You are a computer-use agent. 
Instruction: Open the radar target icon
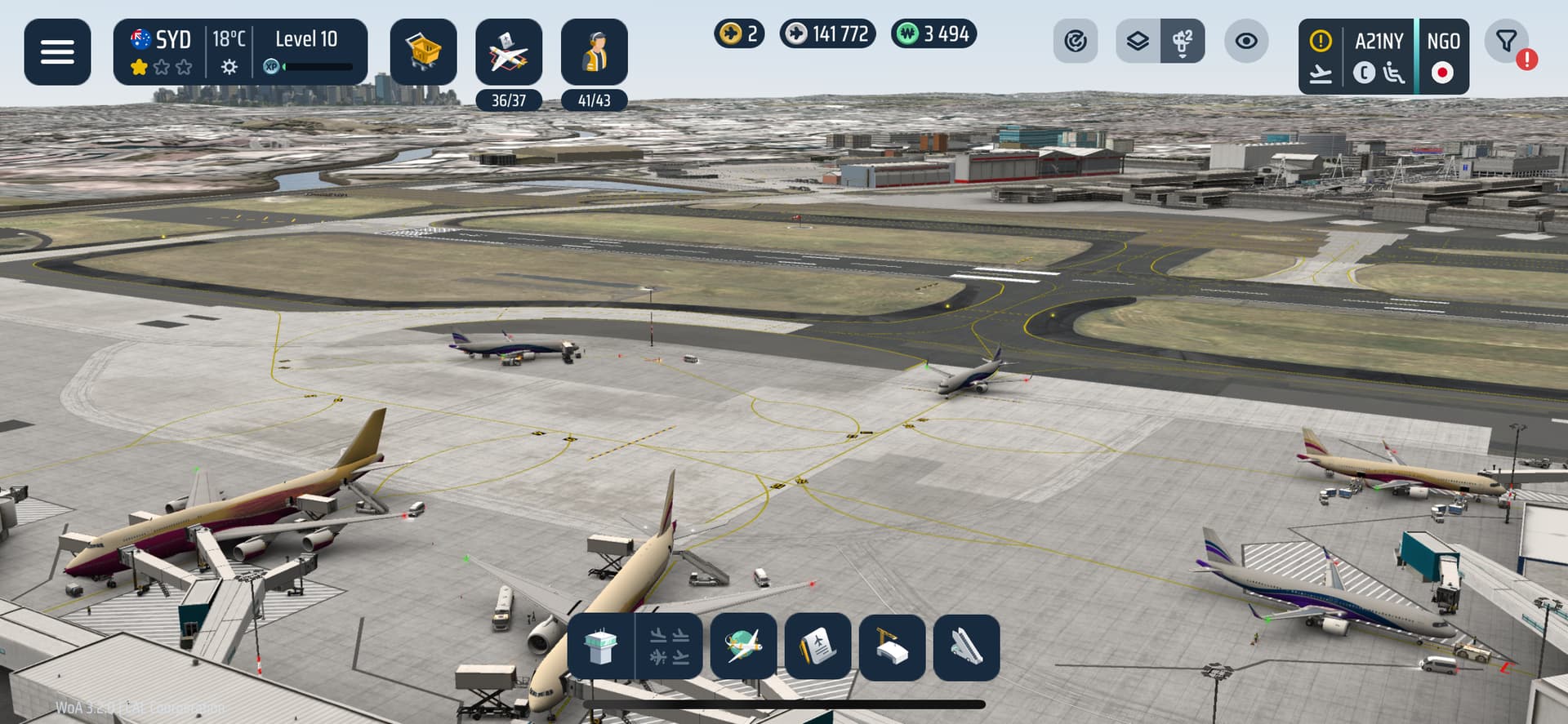point(1075,41)
